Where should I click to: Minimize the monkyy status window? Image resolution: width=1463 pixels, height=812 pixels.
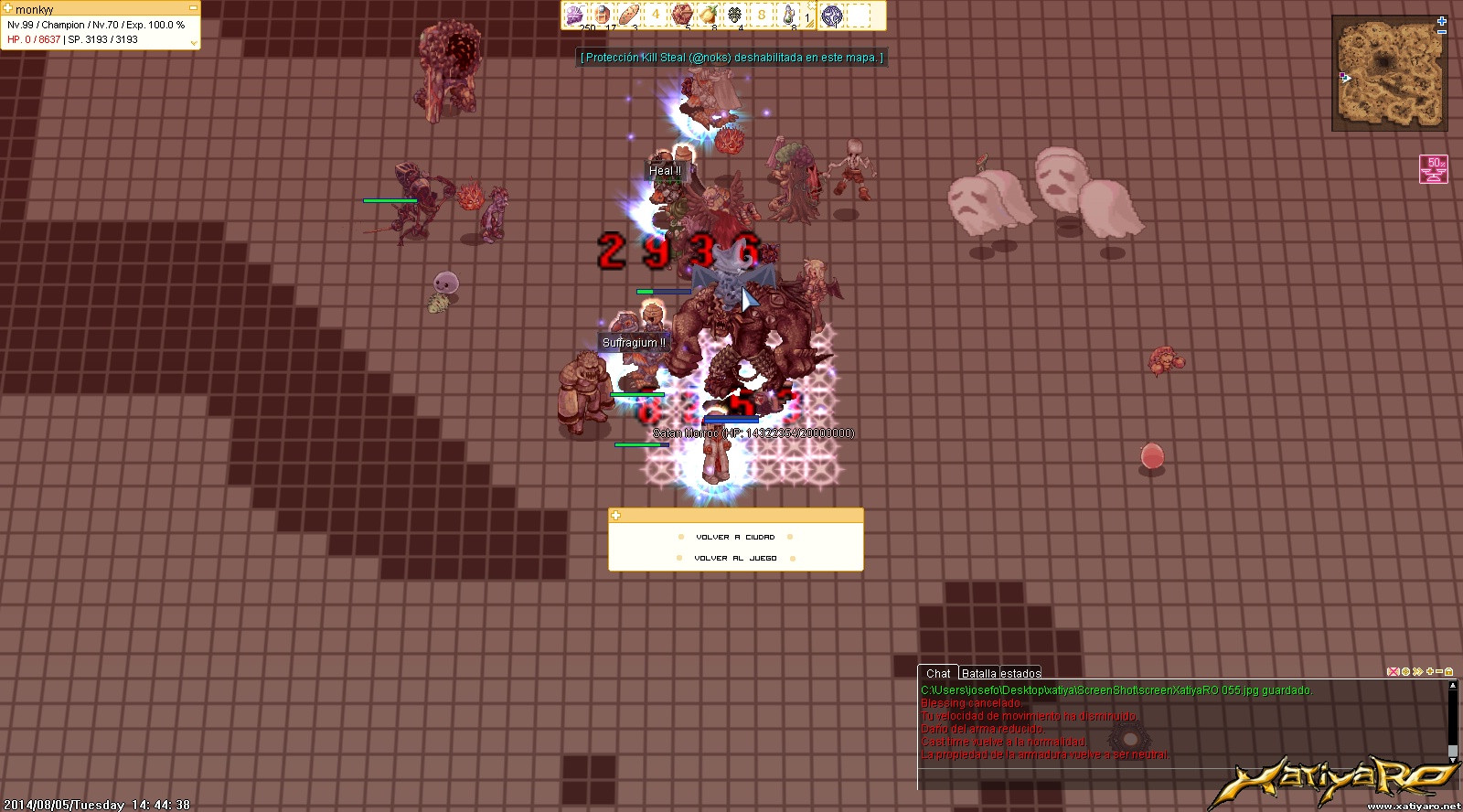coord(193,8)
